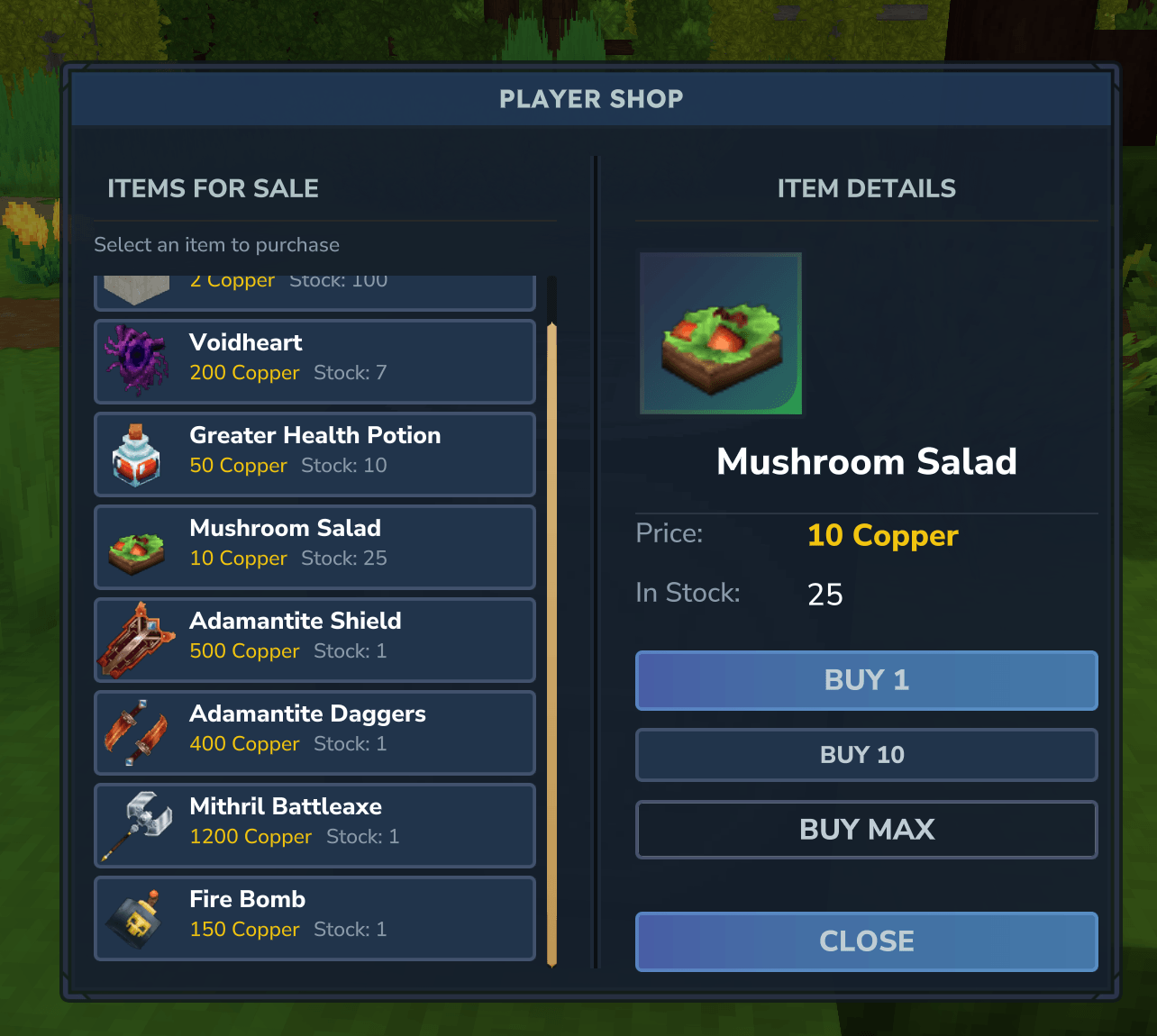The height and width of the screenshot is (1036, 1157).
Task: Pick the Adamantite Shield for 500 Copper
Action: (x=314, y=640)
